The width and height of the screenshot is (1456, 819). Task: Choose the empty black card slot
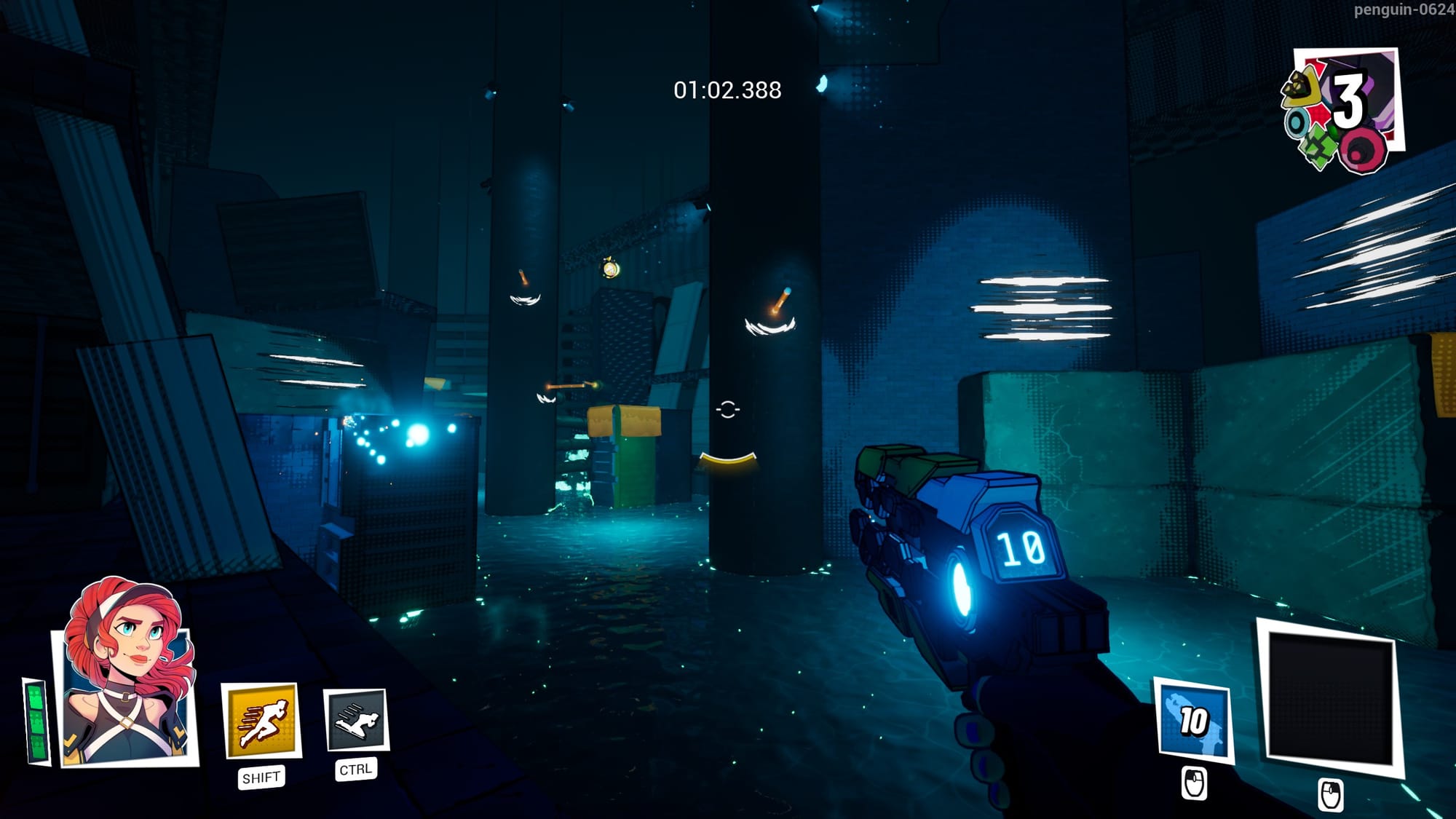tap(1329, 697)
